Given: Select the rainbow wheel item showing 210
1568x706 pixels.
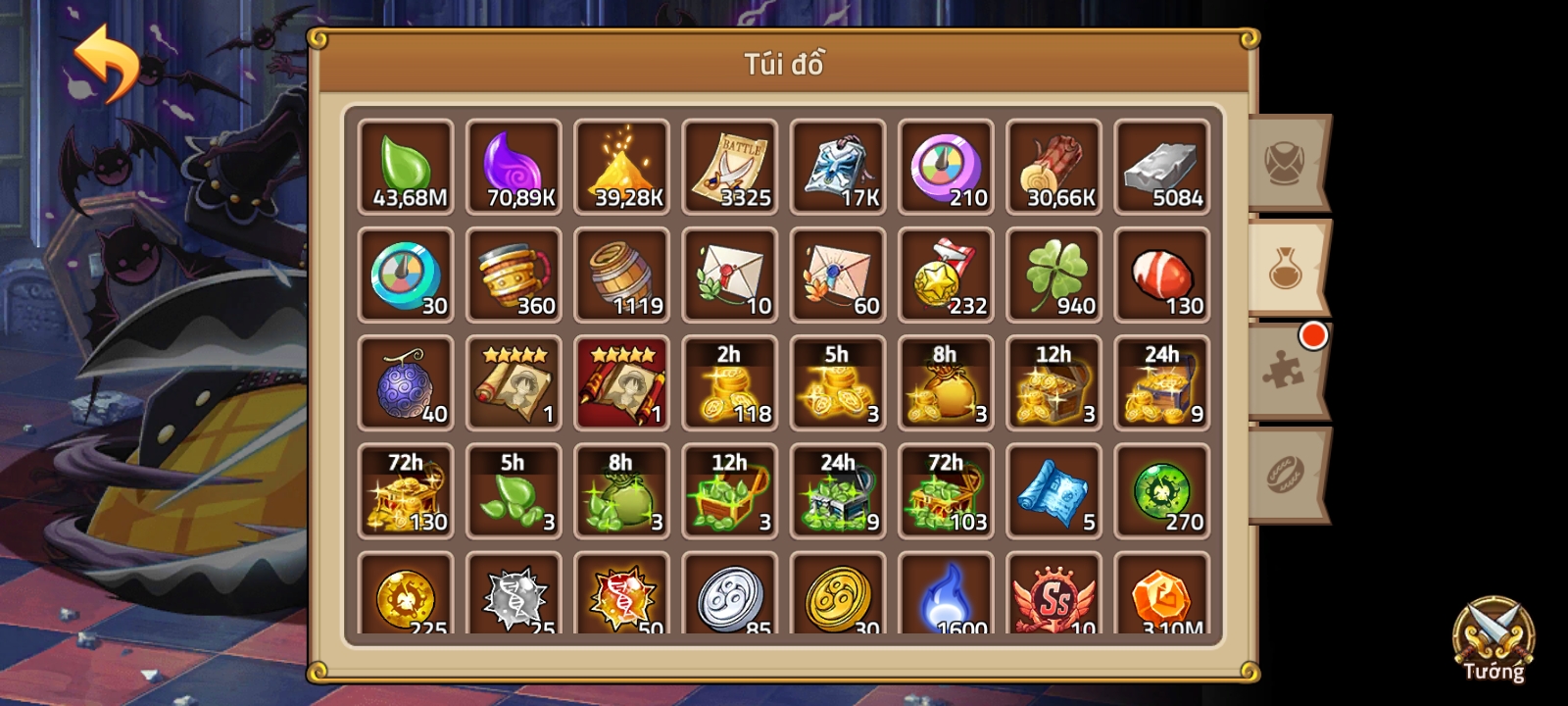Looking at the screenshot, I should [x=946, y=167].
